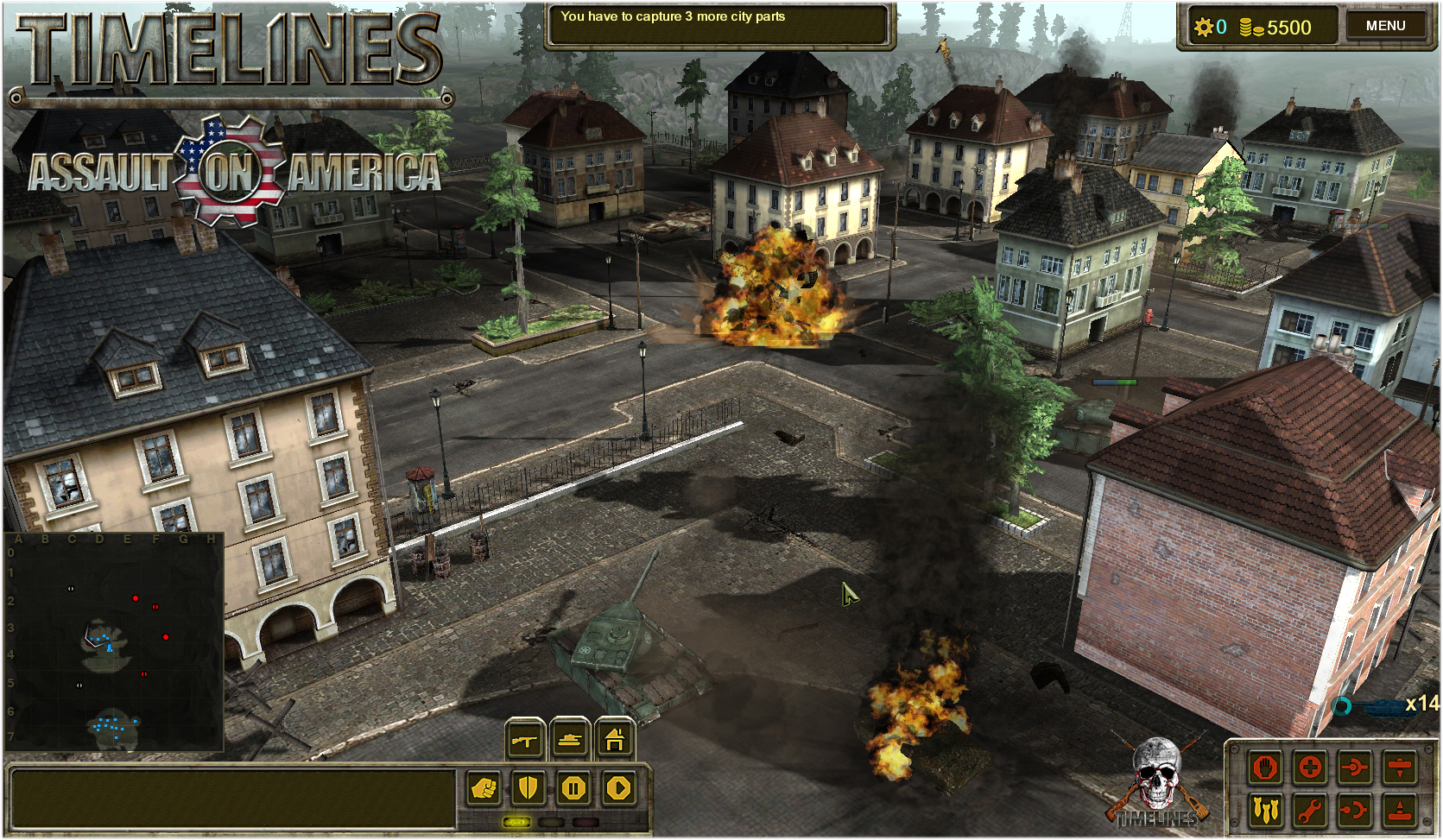
Task: Pause the game with the octagon pause control
Action: point(573,787)
